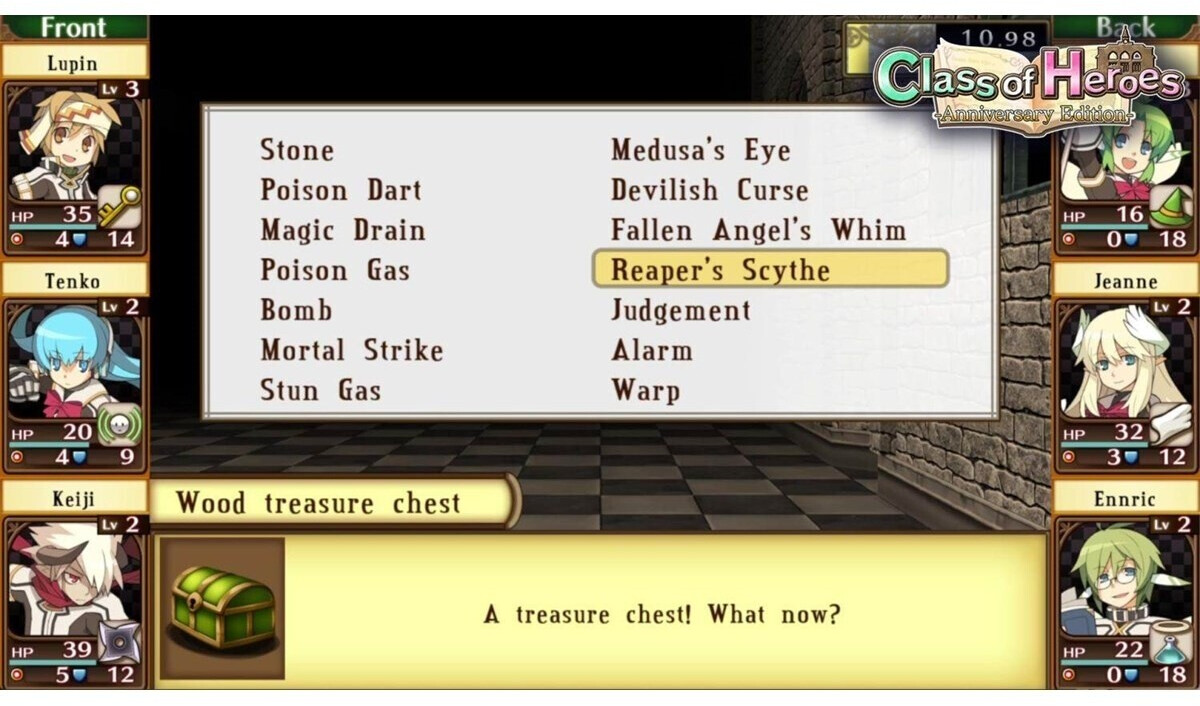Select the Stone trap option
This screenshot has width=1200, height=706.
(x=297, y=151)
